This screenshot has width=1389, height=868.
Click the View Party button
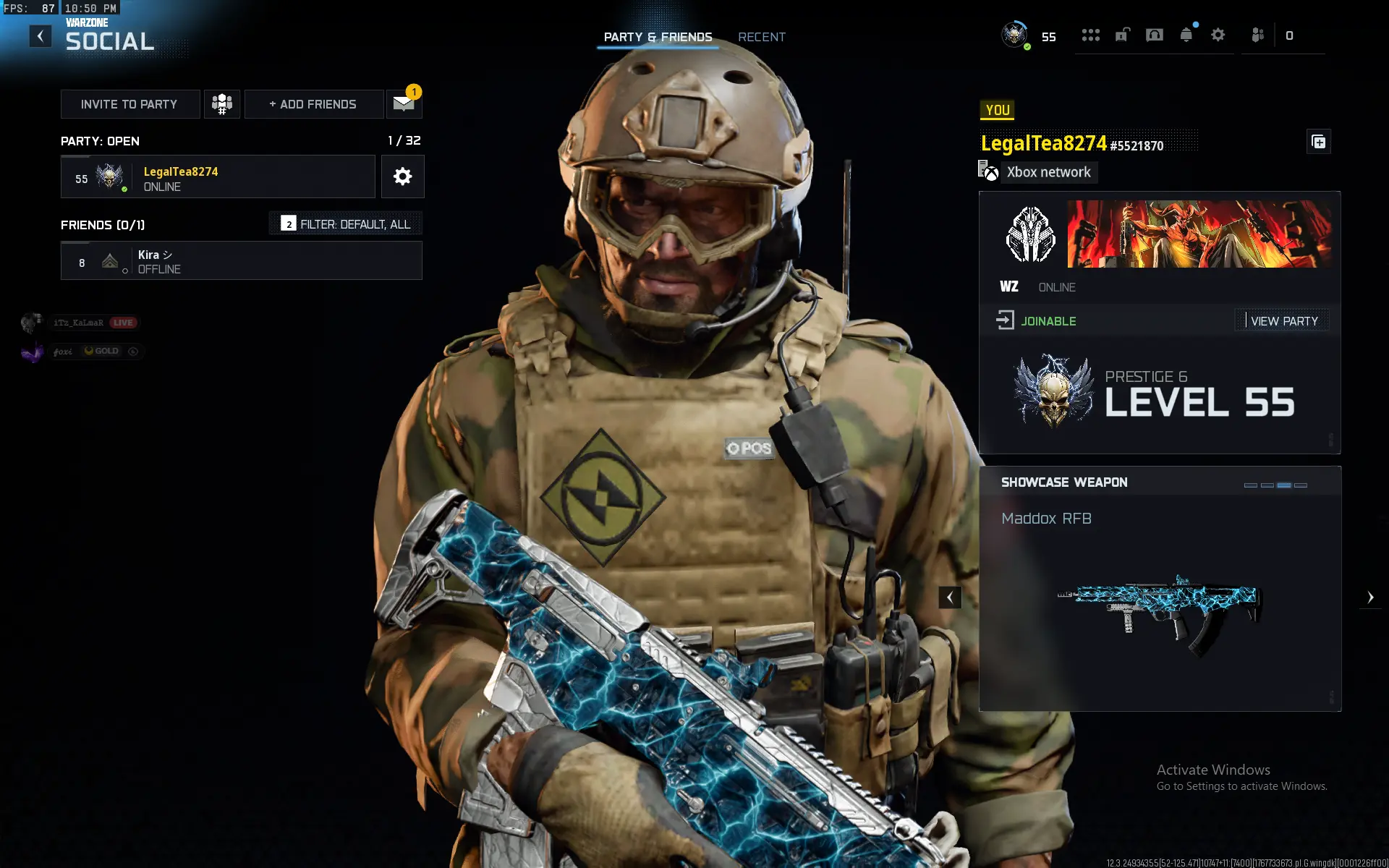coord(1283,320)
